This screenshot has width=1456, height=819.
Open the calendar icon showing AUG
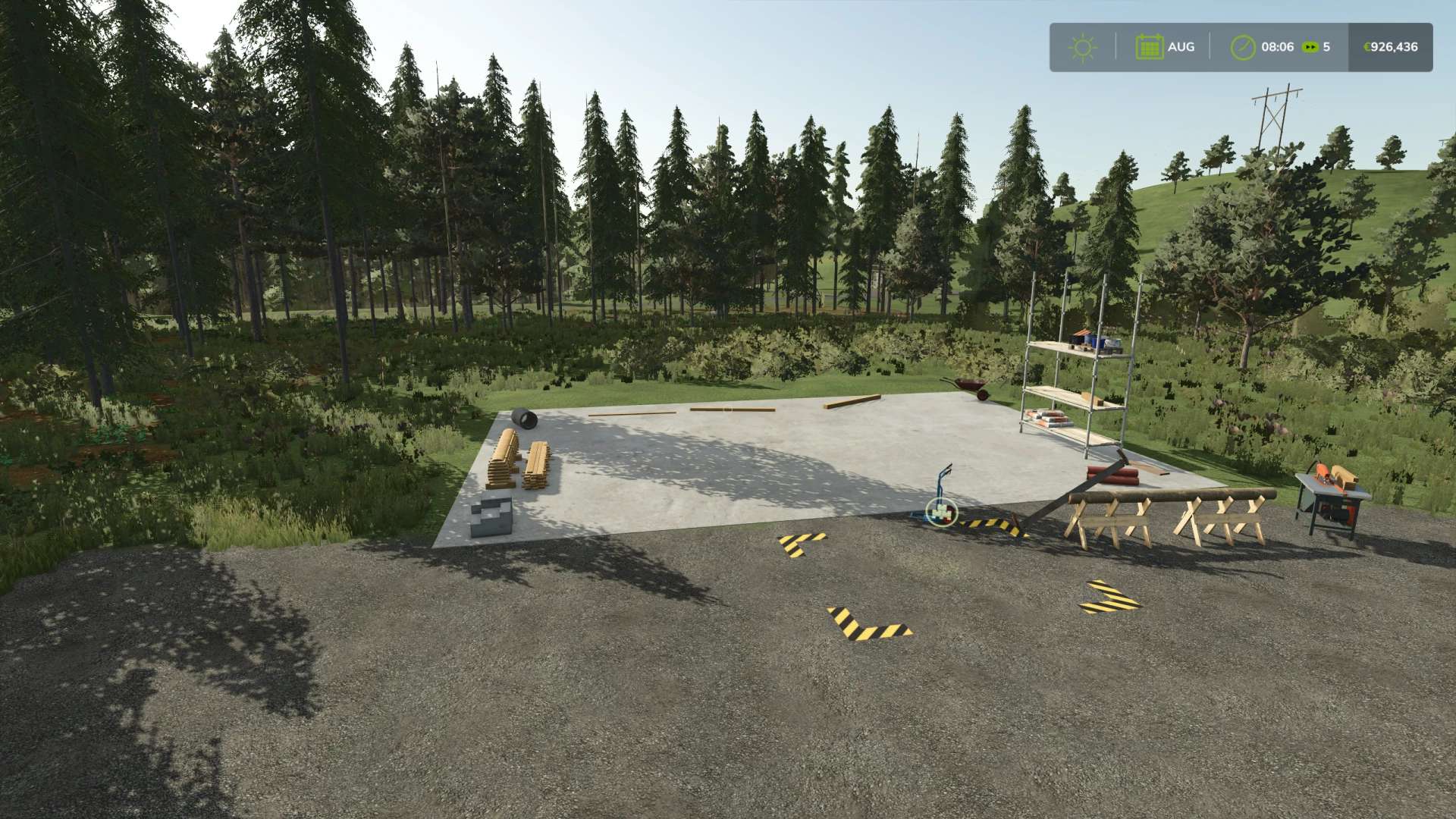click(x=1149, y=47)
